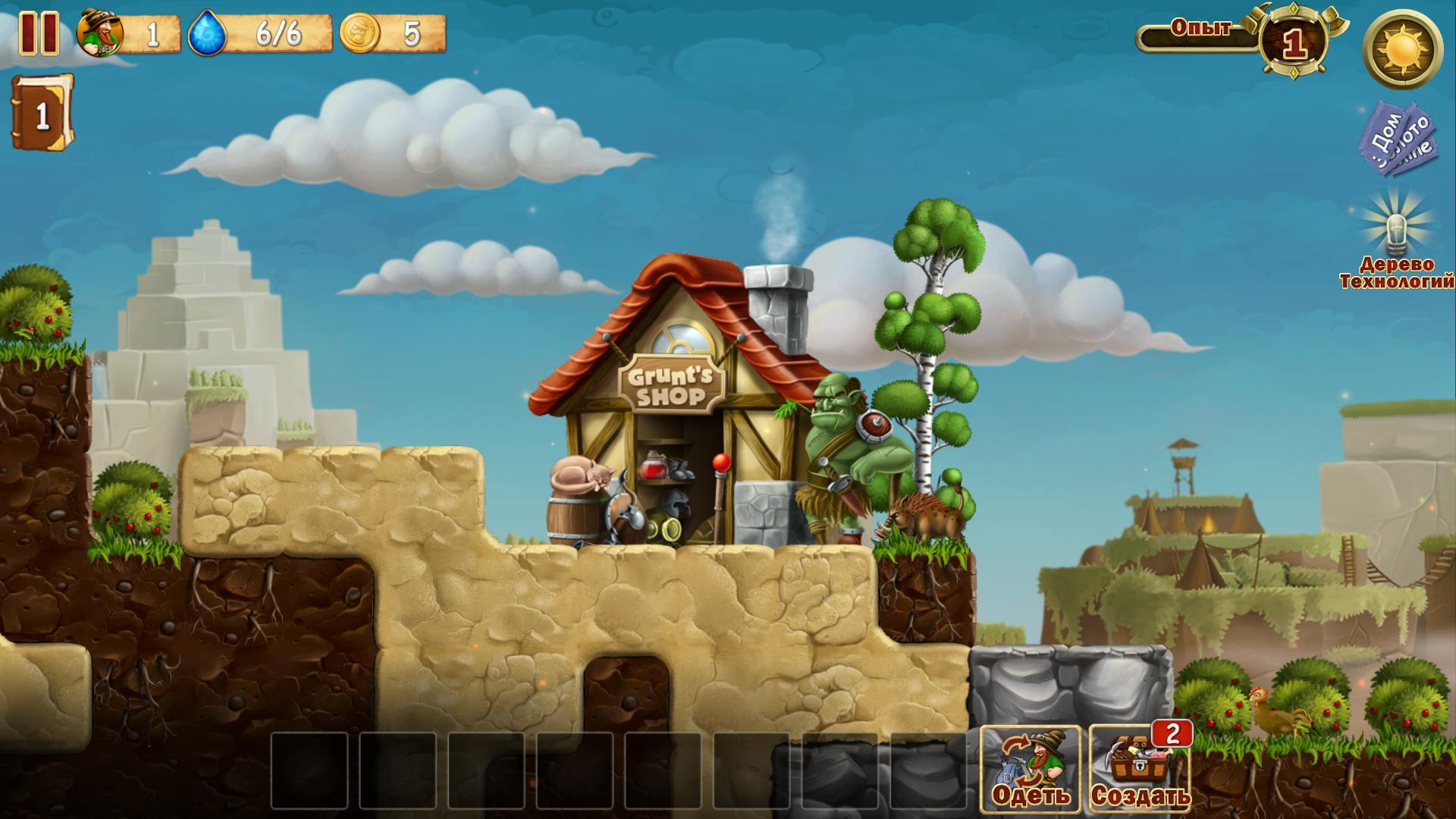1456x819 pixels.
Task: Click the dwarf portrait counter
Action: [x=129, y=34]
